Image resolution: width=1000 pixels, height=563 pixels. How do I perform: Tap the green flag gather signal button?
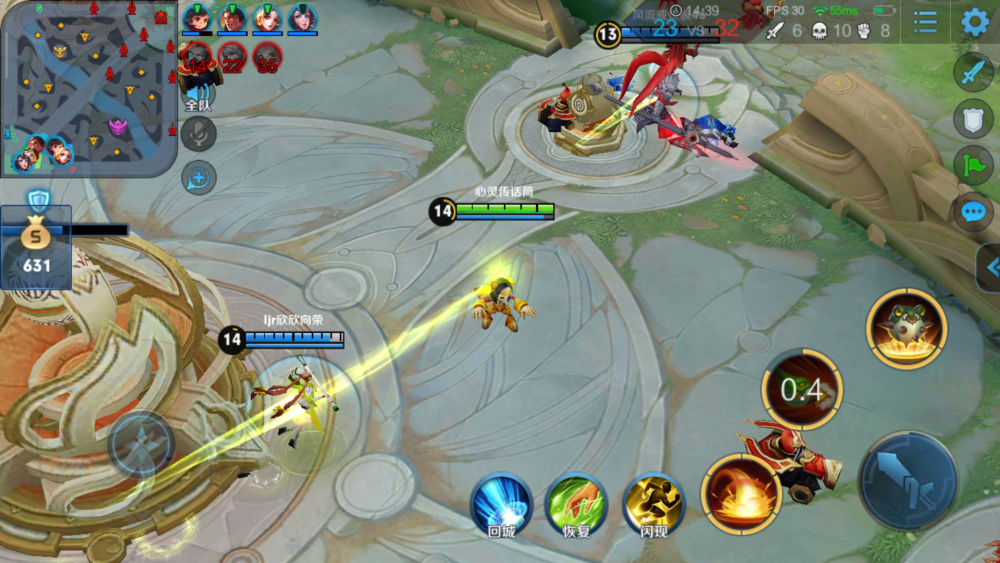tap(973, 164)
